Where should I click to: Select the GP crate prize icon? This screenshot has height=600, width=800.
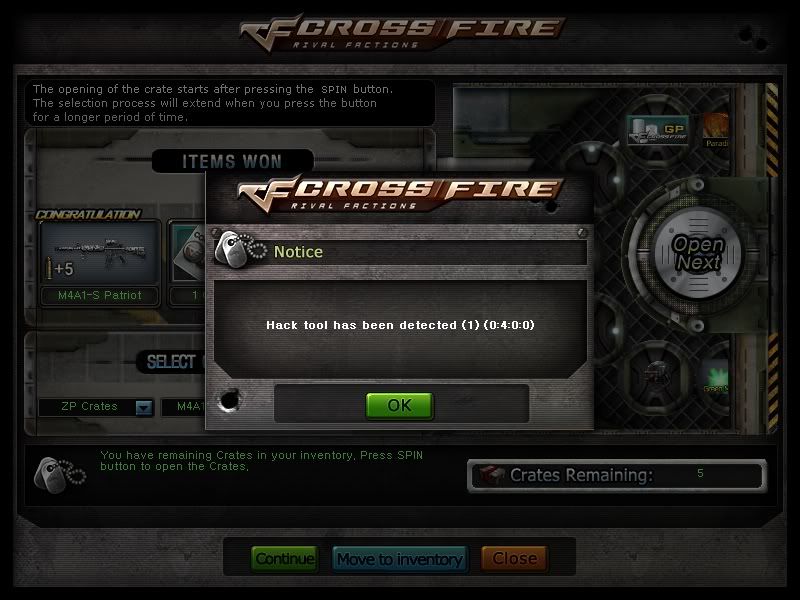point(654,129)
